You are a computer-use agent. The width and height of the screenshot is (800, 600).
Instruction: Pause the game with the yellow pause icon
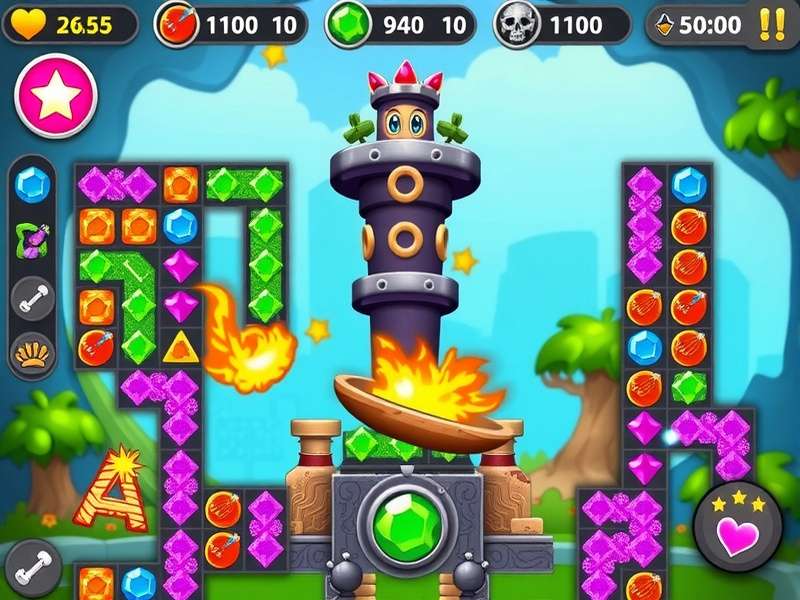coord(771,24)
